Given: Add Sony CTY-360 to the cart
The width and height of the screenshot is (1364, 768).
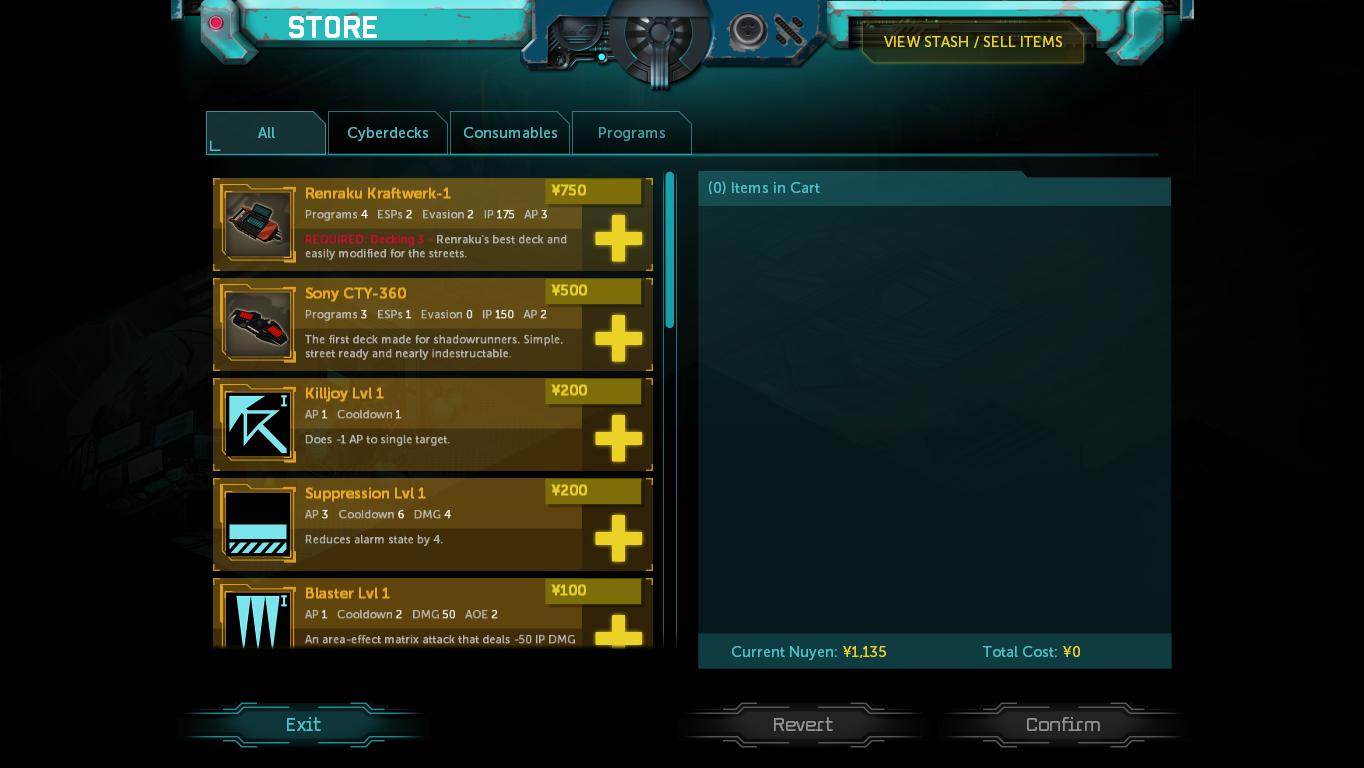Looking at the screenshot, I should (x=618, y=338).
